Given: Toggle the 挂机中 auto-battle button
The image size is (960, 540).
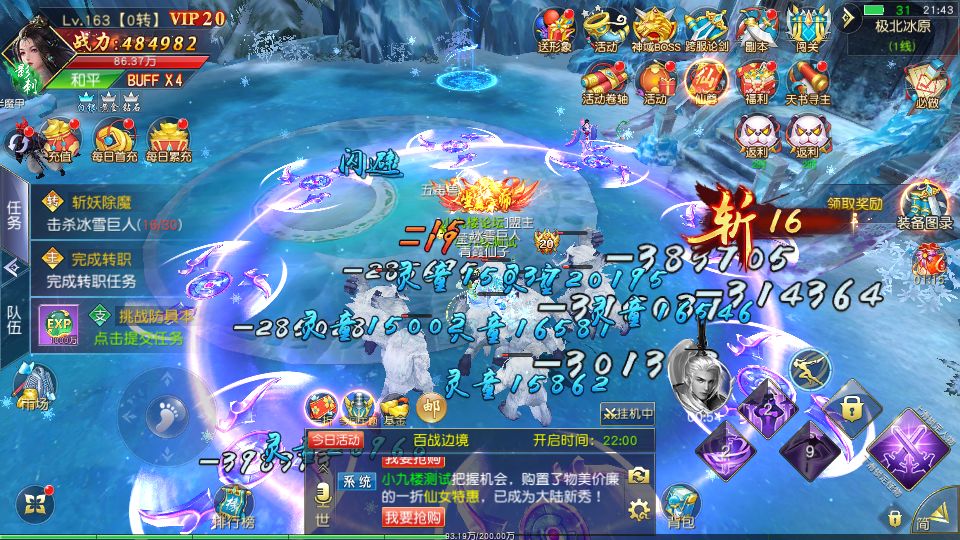Looking at the screenshot, I should pyautogui.click(x=628, y=412).
